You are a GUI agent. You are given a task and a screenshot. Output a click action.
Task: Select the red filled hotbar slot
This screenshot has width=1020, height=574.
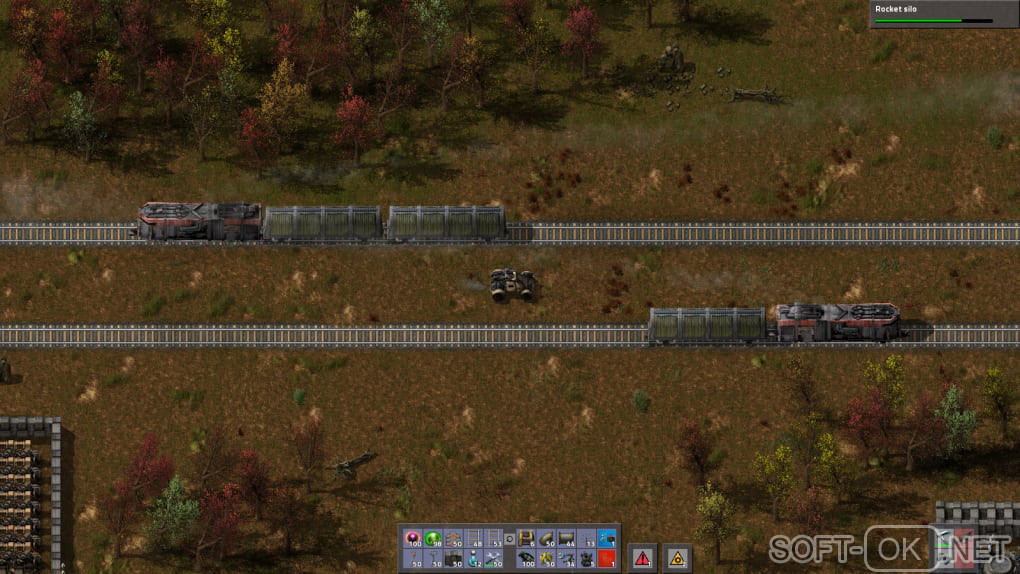pos(606,558)
